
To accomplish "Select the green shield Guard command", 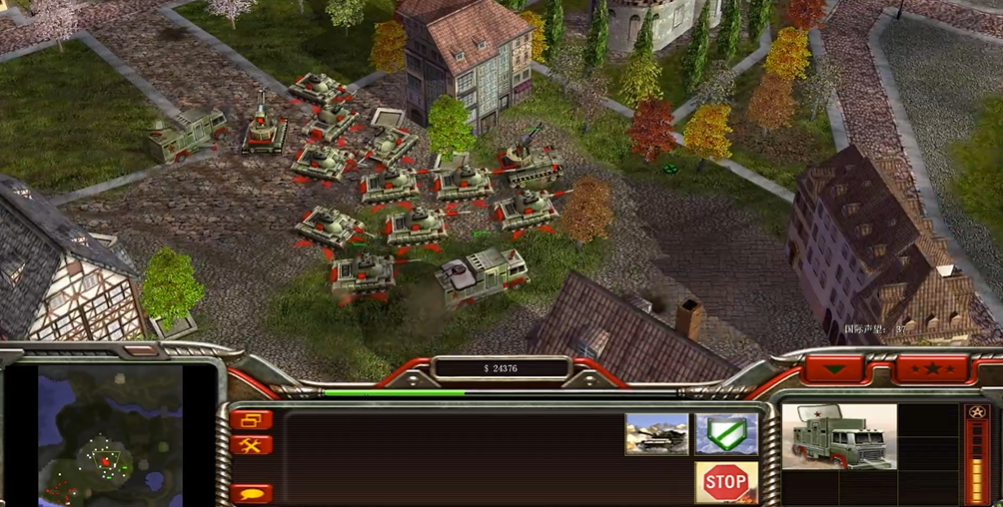I will click(x=725, y=434).
